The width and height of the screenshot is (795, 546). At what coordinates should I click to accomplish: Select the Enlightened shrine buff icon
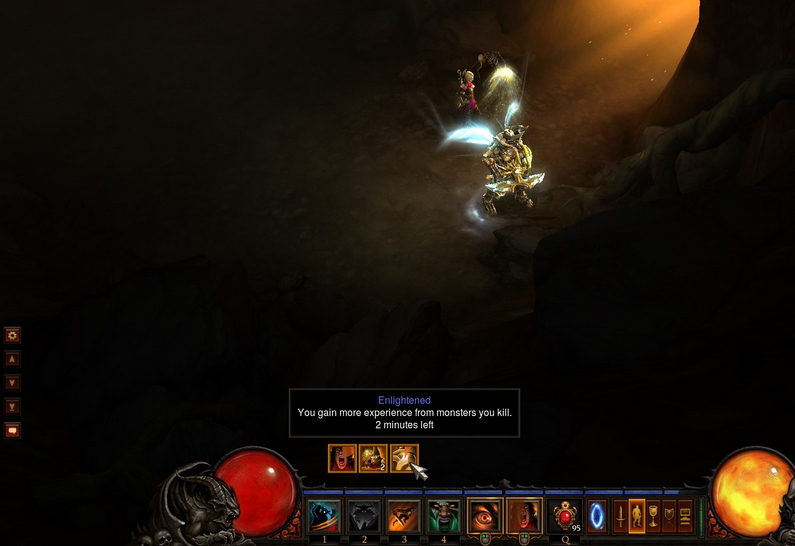click(404, 458)
